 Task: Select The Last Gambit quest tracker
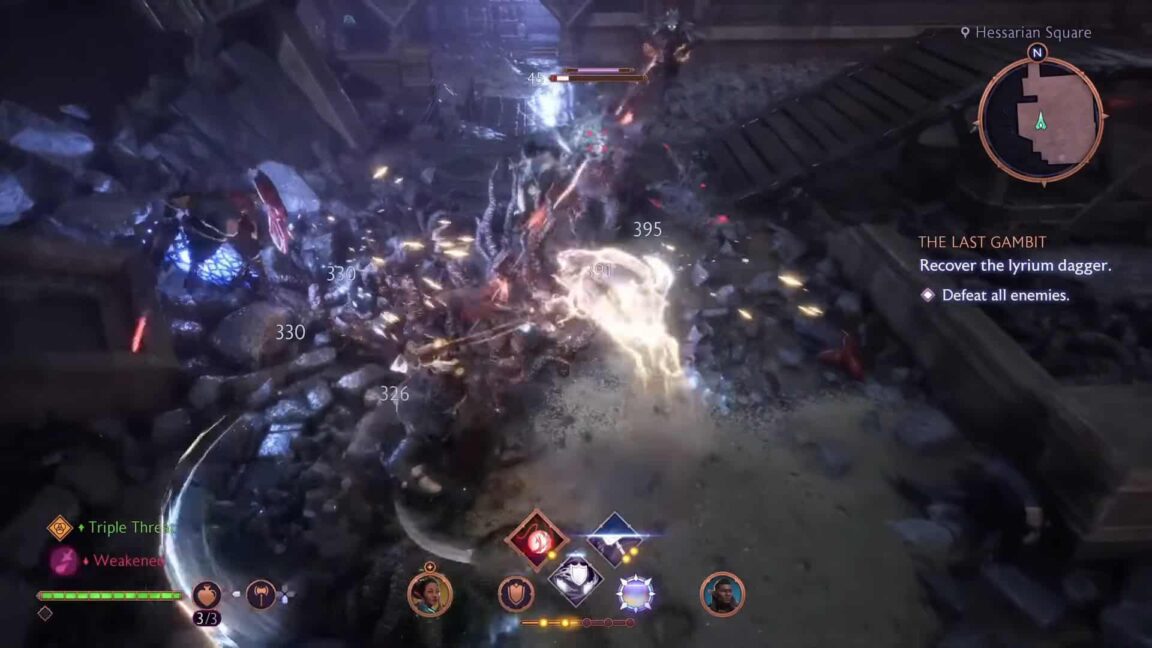983,242
